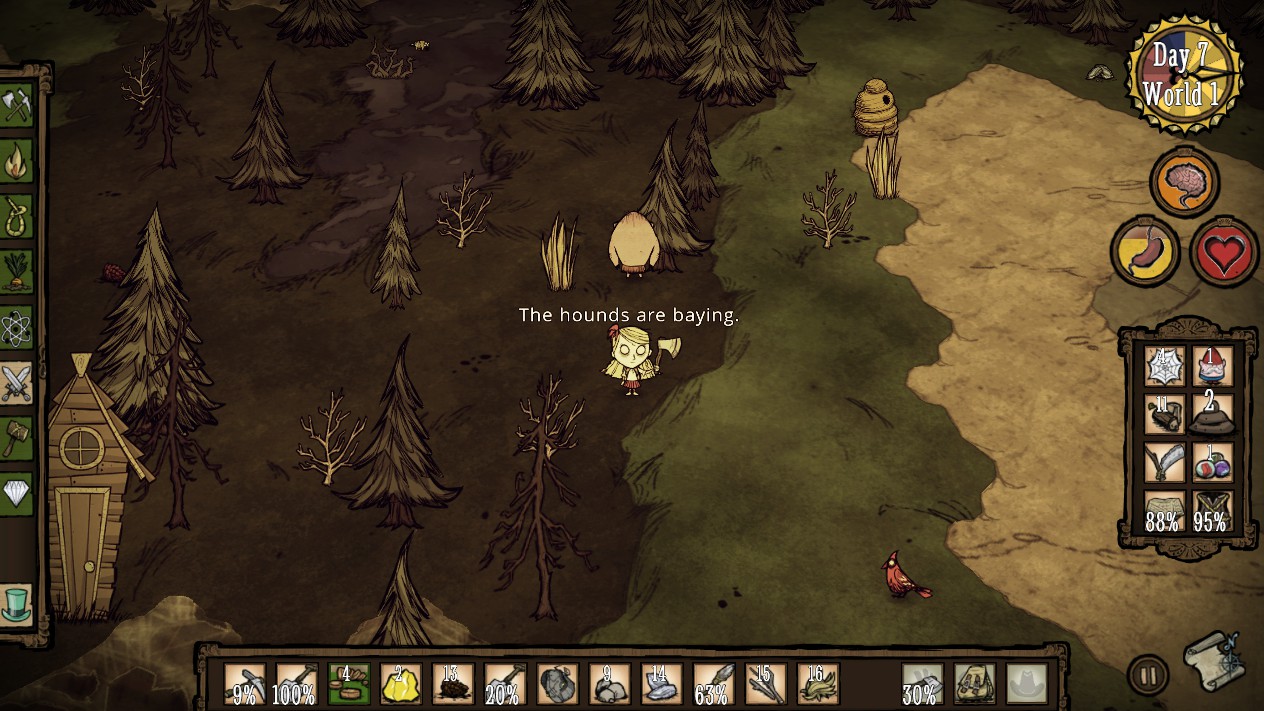
Task: Select the shovel at 100% durability
Action: coord(297,684)
